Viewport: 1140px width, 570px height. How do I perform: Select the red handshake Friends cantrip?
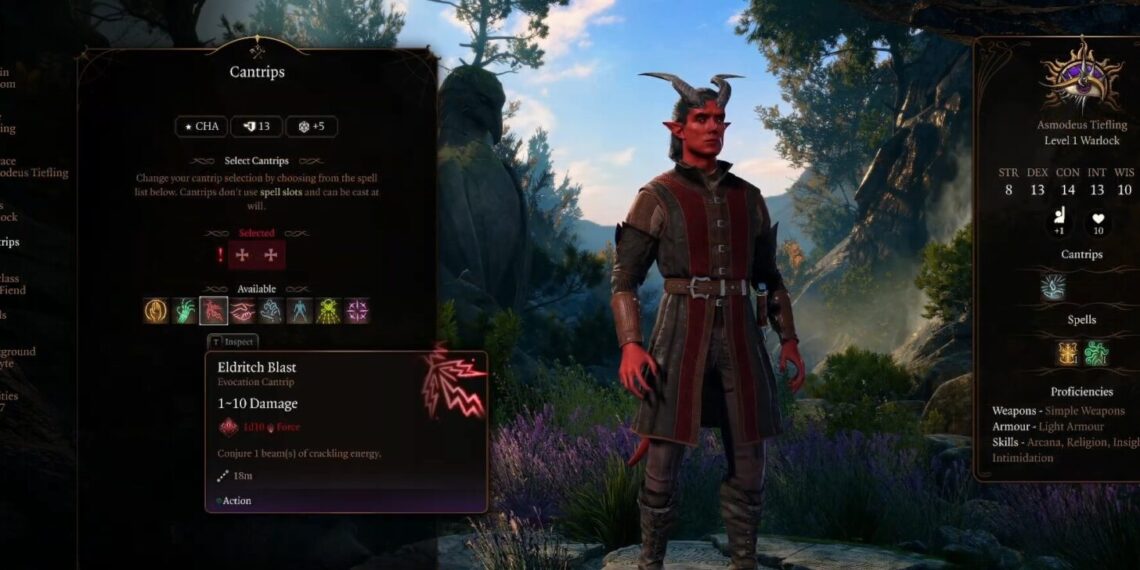242,311
